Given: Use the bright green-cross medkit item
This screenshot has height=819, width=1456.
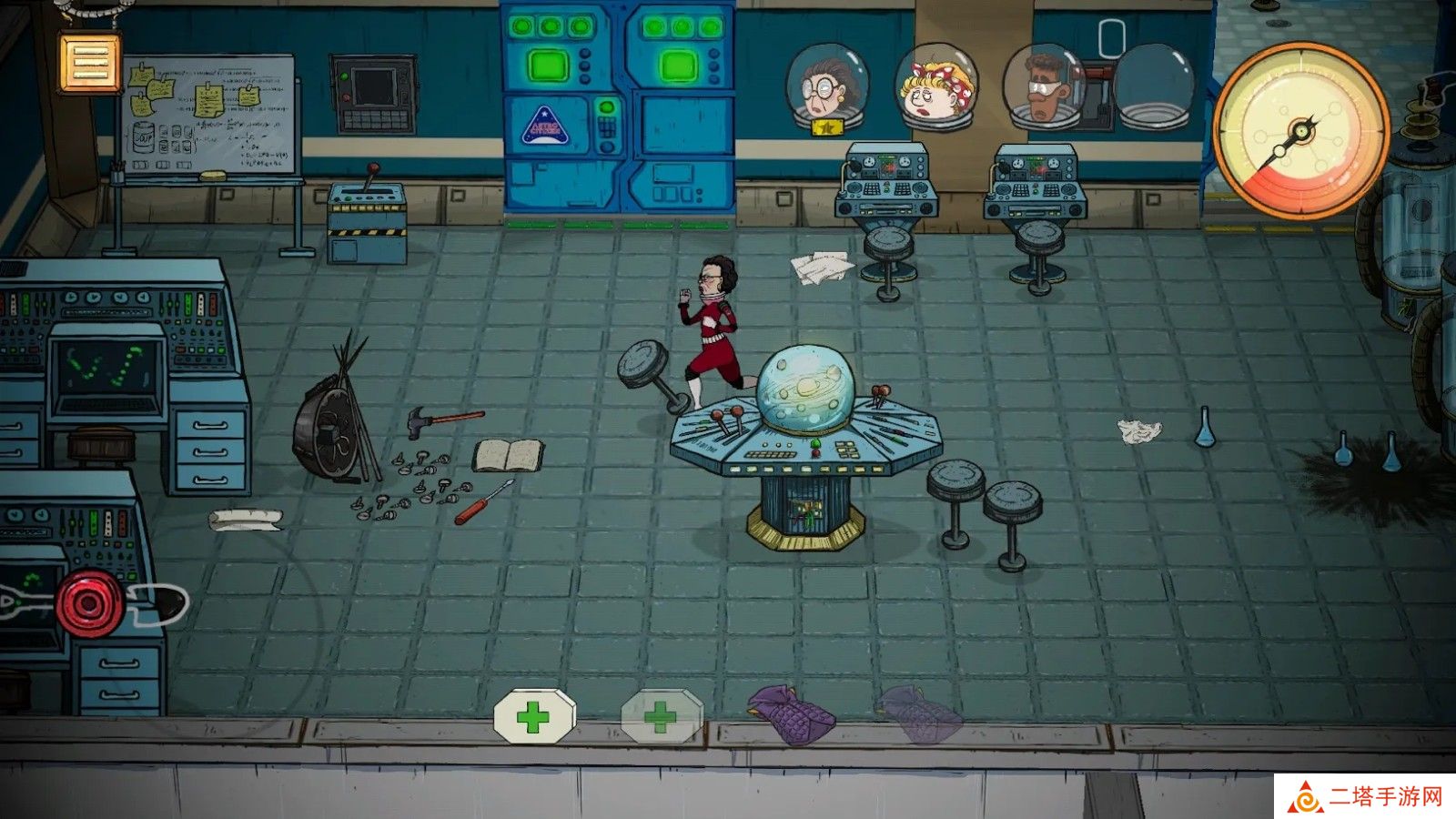Looking at the screenshot, I should pos(534,717).
